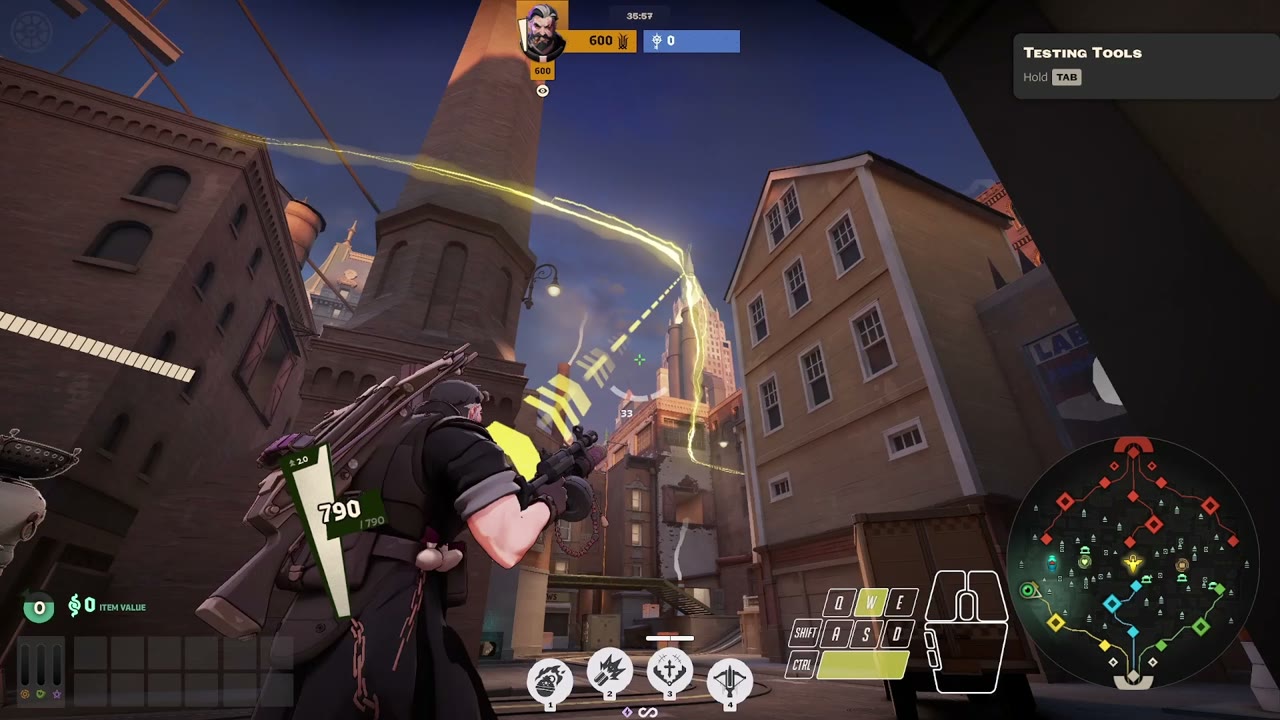Fire the crossbow ability
Viewport: 1280px width, 720px height.
click(729, 681)
